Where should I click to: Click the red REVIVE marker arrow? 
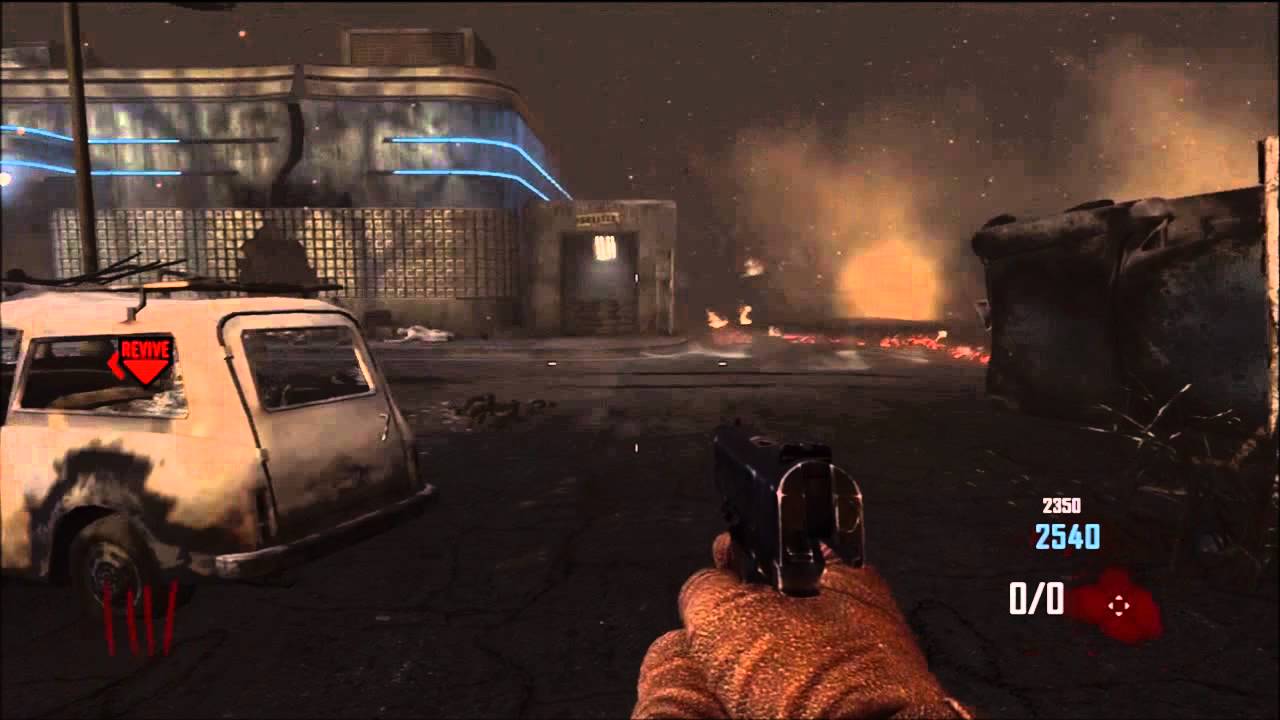coord(145,360)
